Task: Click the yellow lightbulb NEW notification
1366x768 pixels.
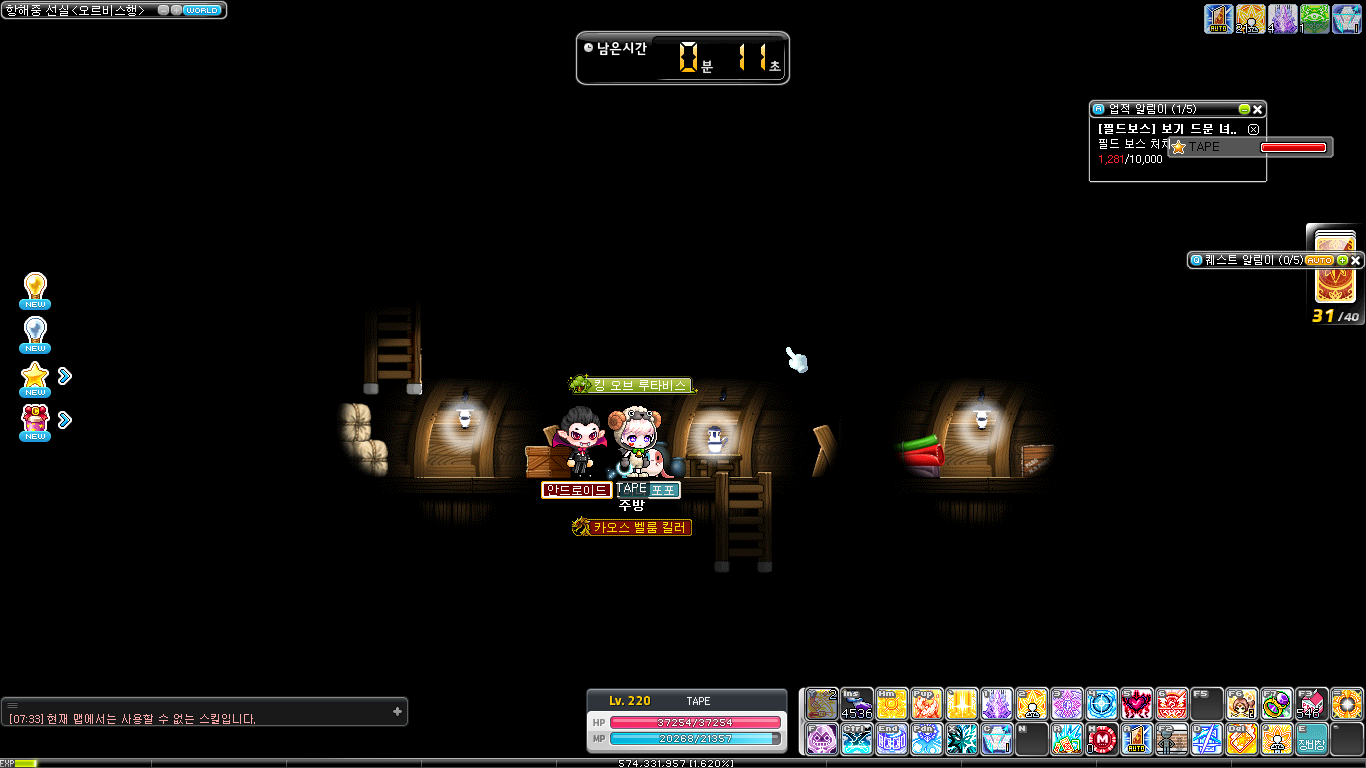Action: 36,289
